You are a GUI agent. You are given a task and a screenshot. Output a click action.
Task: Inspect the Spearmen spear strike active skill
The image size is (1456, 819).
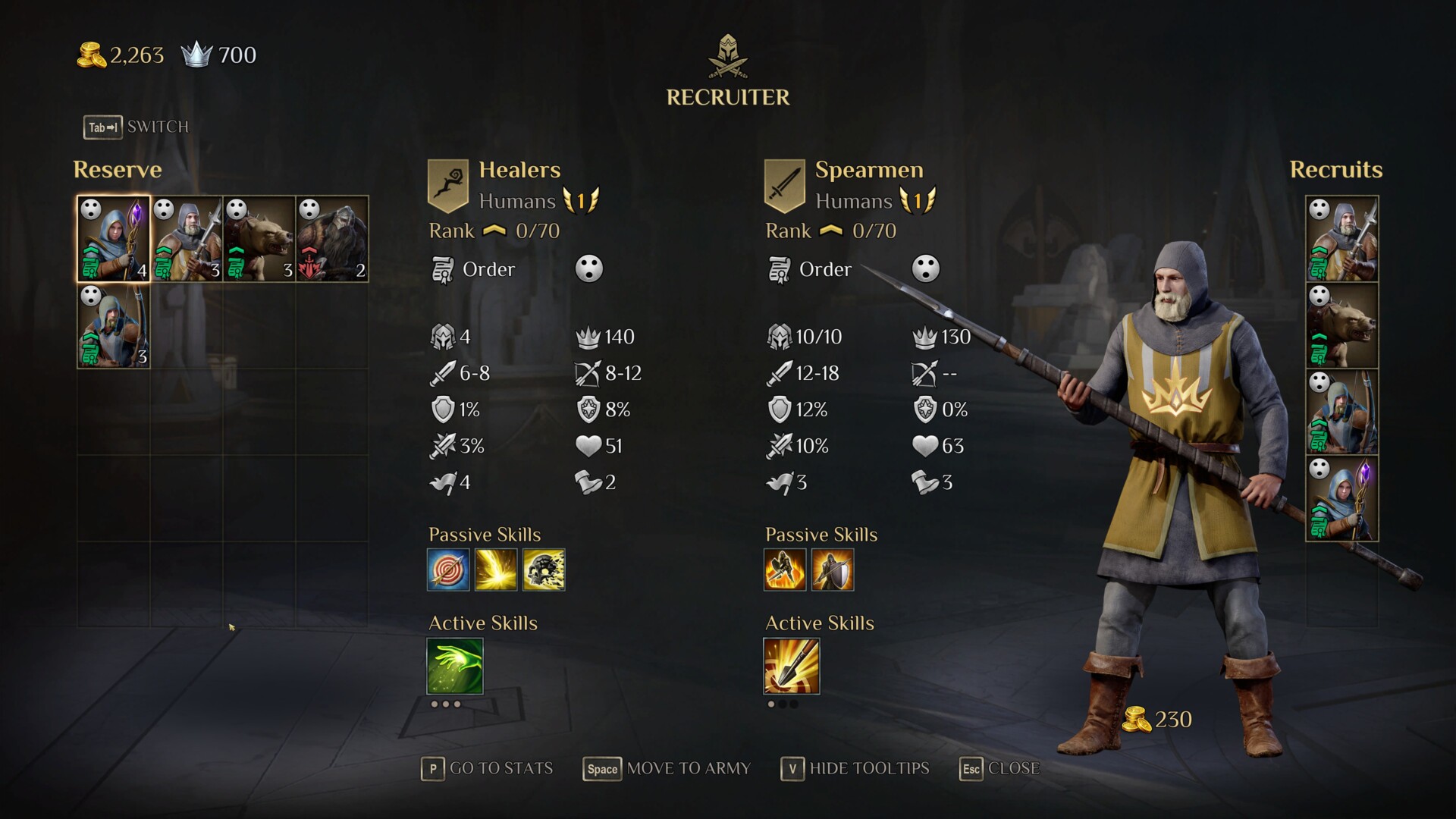click(792, 667)
